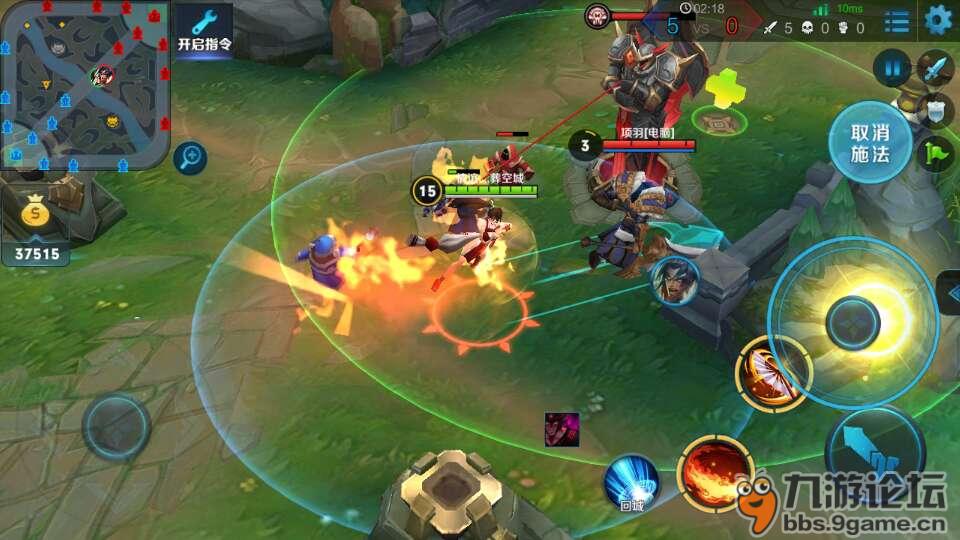Send the shield defend signal
The width and height of the screenshot is (960, 540).
(x=935, y=110)
